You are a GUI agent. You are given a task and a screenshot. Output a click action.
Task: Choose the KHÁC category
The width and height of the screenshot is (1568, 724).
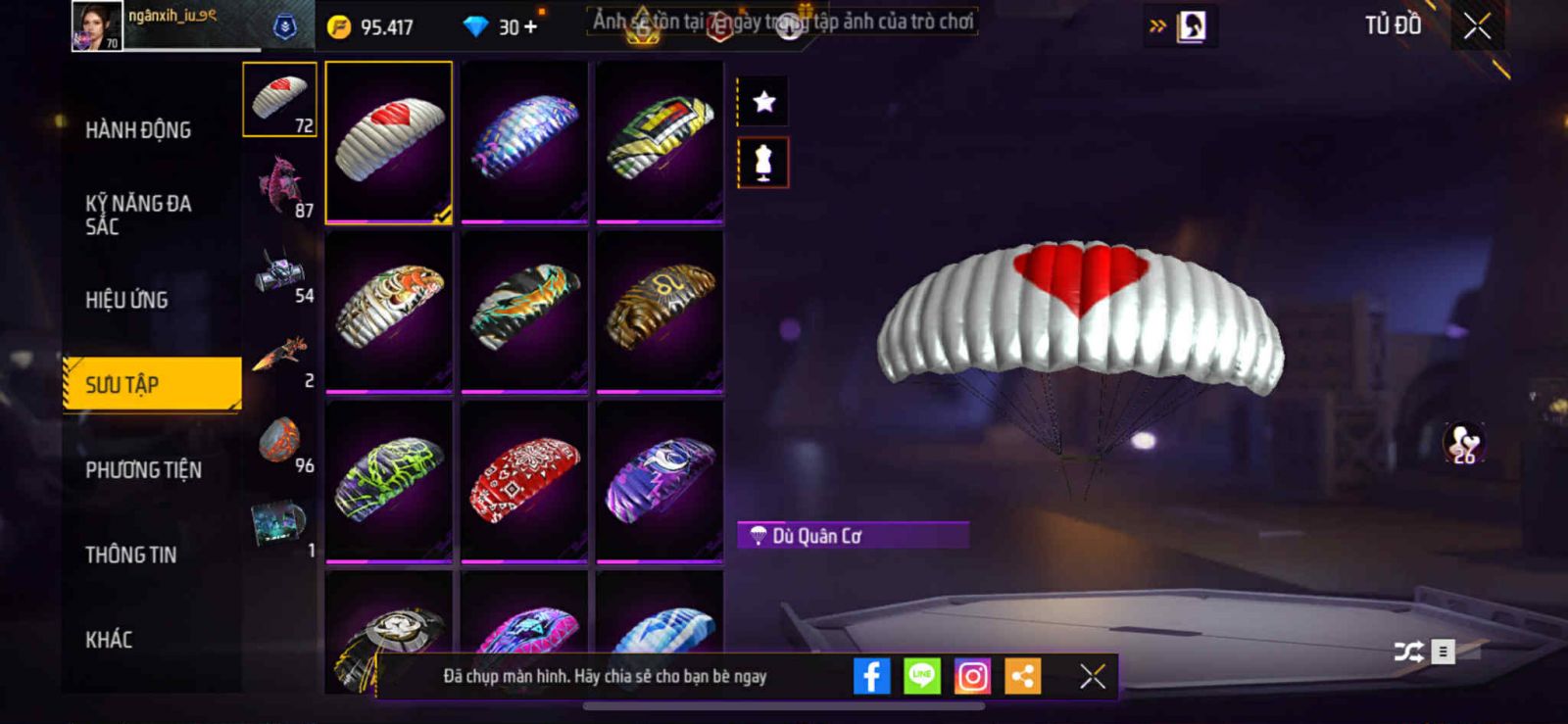coord(109,640)
